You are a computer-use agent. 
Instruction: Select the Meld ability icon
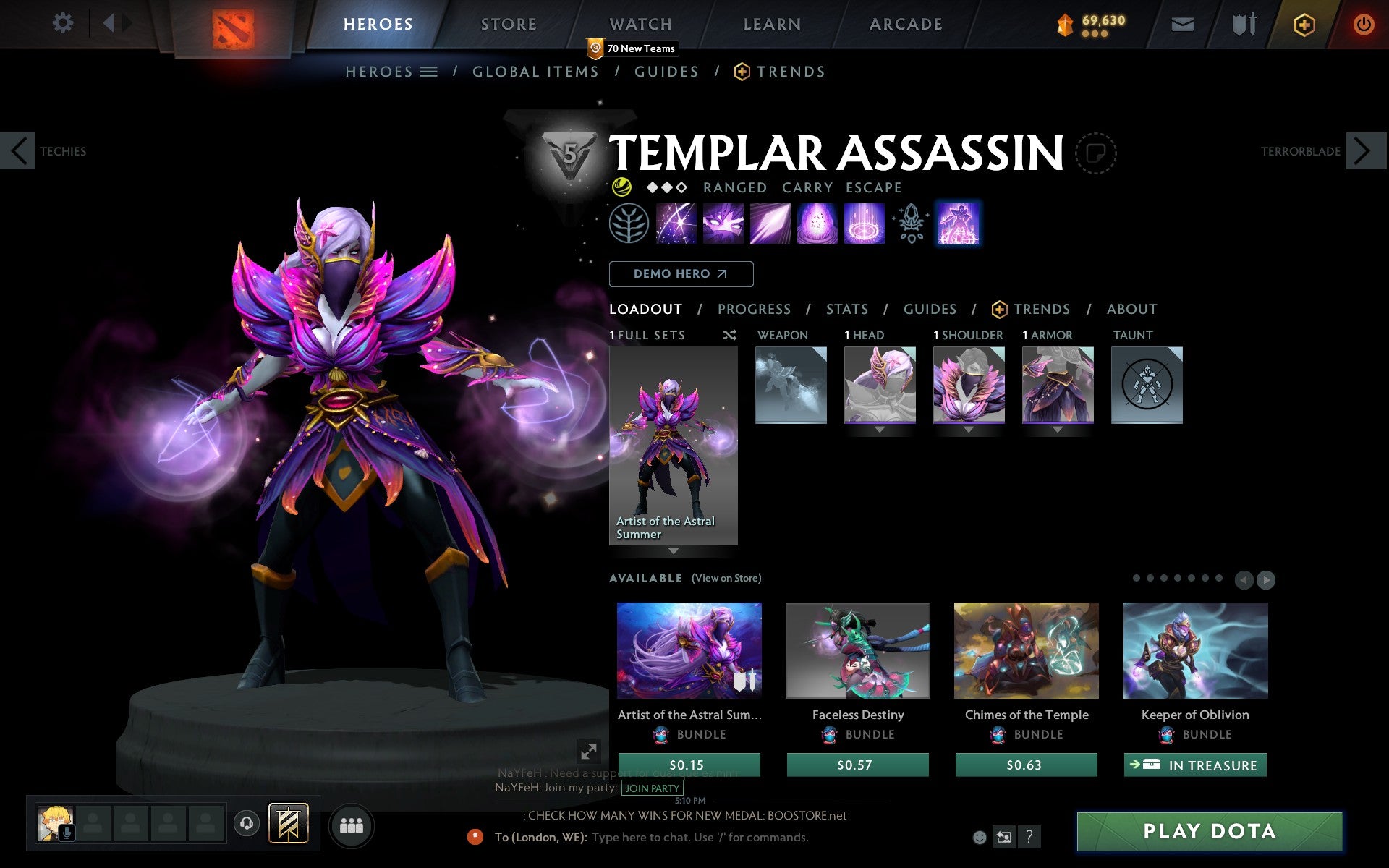pyautogui.click(x=723, y=223)
